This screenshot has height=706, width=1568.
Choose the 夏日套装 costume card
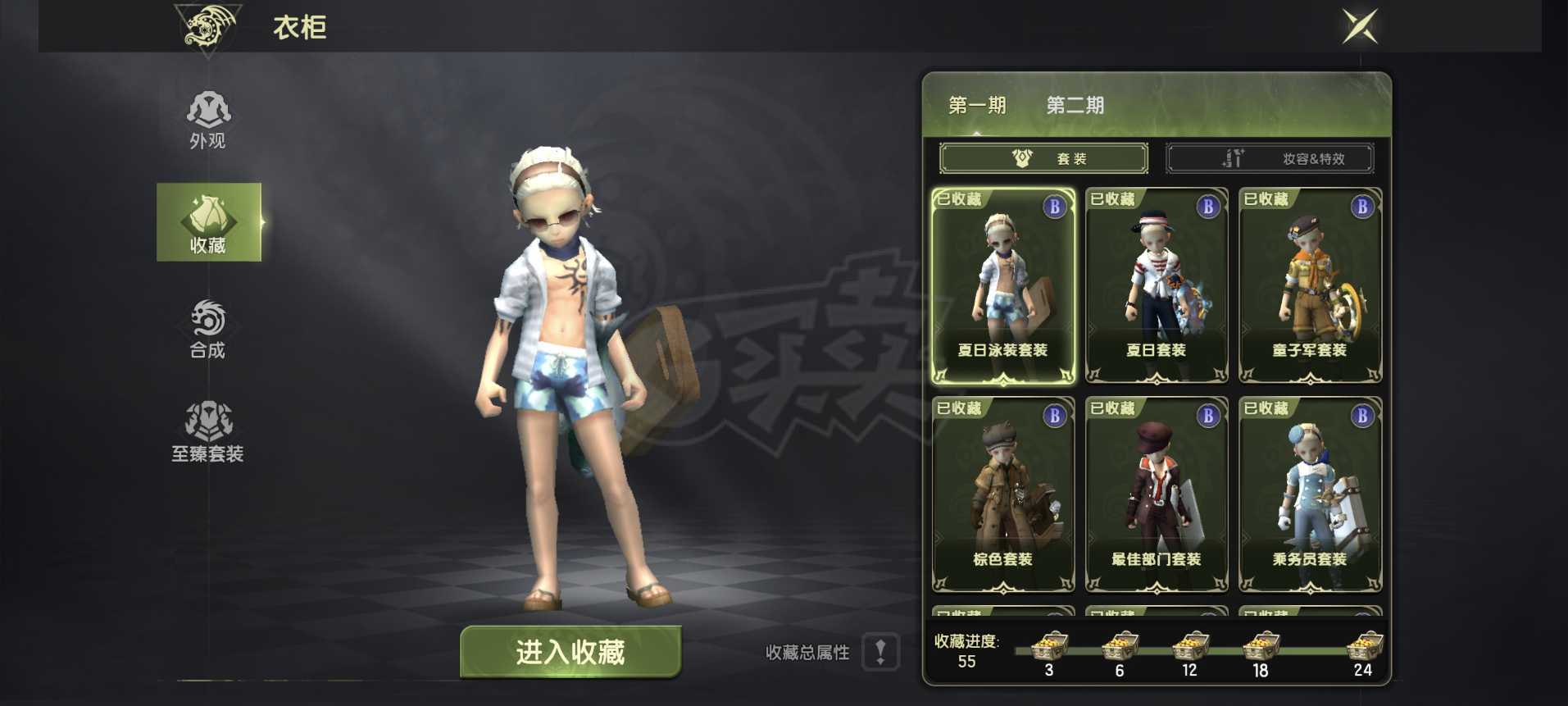[x=1157, y=286]
